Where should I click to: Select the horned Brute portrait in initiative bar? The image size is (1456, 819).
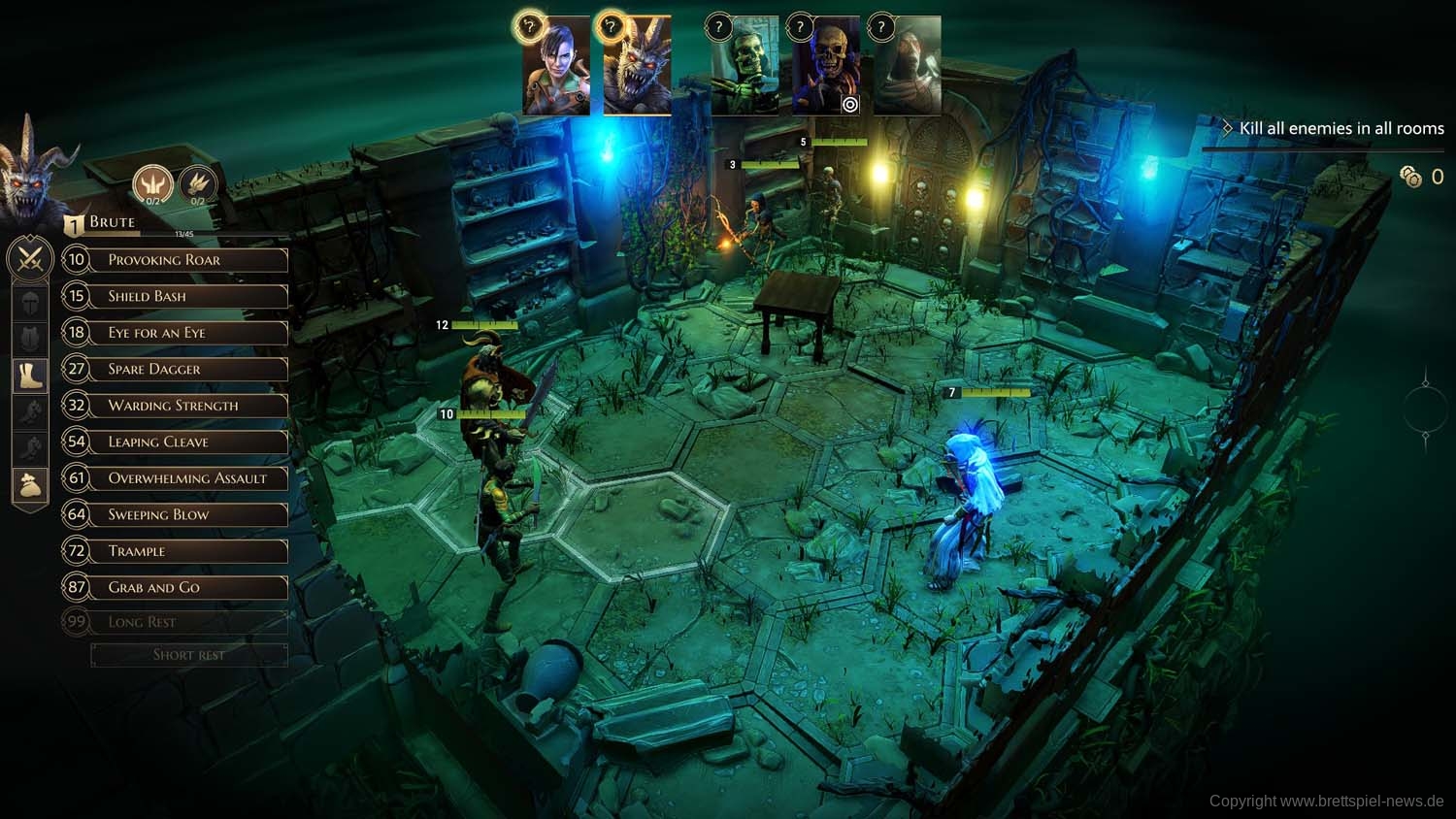pyautogui.click(x=638, y=68)
